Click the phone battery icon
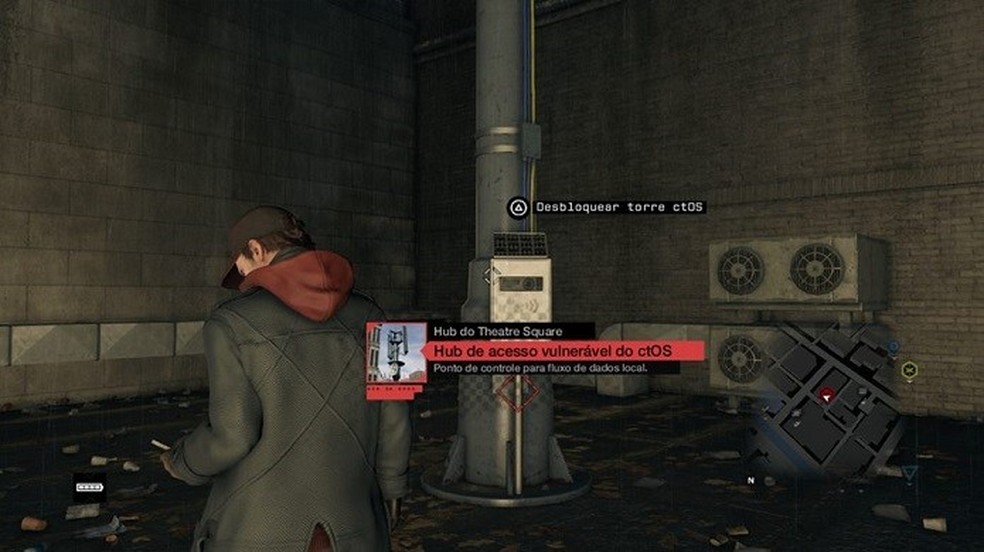 click(90, 487)
